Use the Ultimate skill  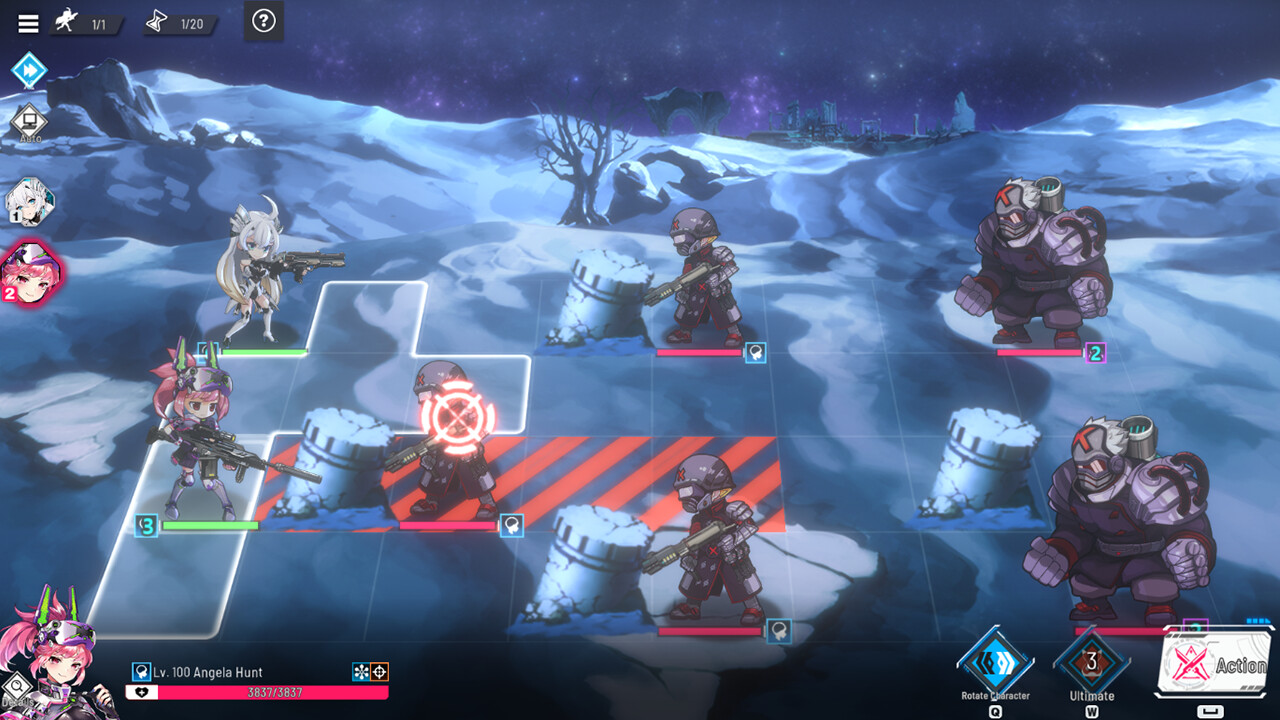[x=1091, y=662]
